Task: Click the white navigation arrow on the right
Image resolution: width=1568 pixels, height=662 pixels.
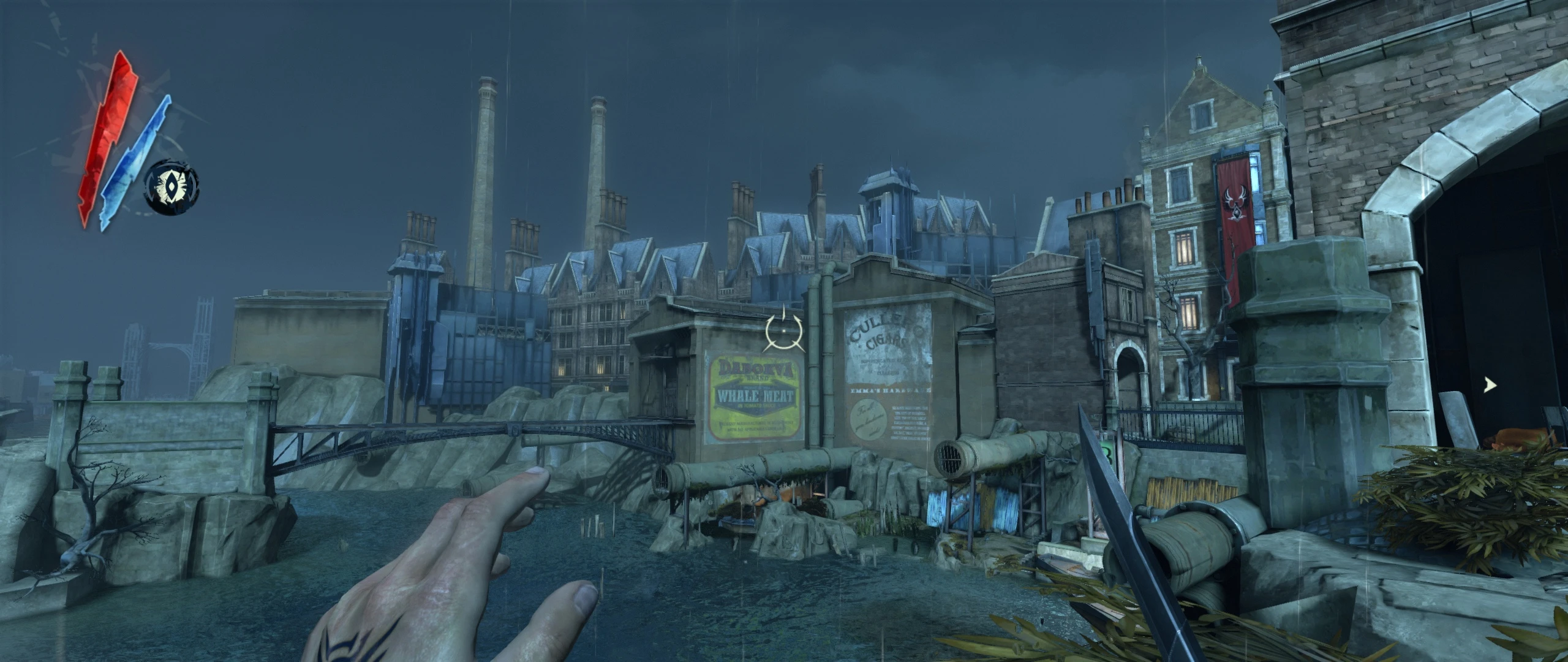Action: pyautogui.click(x=1491, y=385)
